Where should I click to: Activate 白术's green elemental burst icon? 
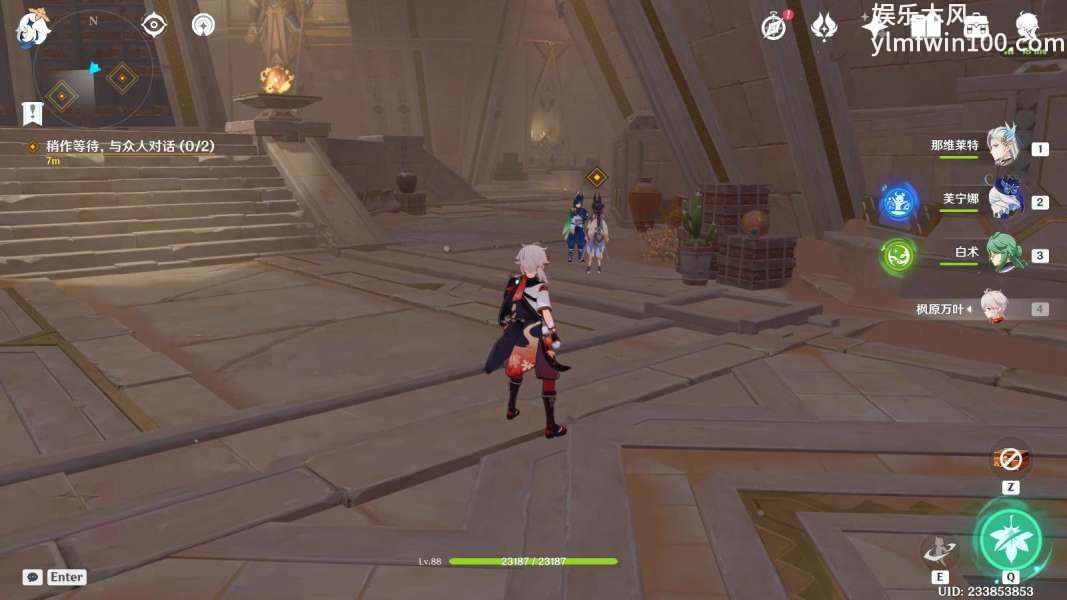(x=898, y=255)
